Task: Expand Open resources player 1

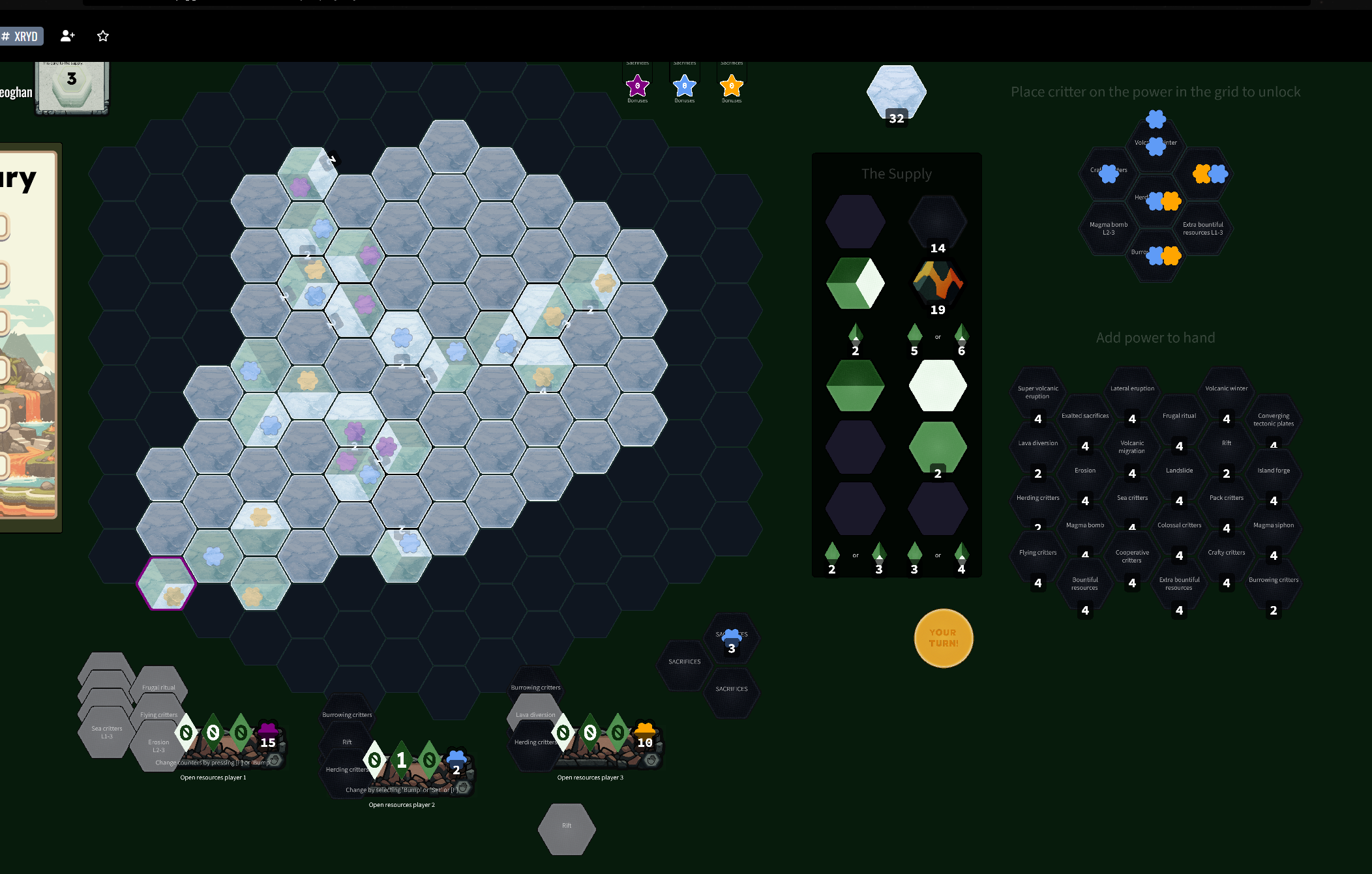Action: [x=213, y=777]
